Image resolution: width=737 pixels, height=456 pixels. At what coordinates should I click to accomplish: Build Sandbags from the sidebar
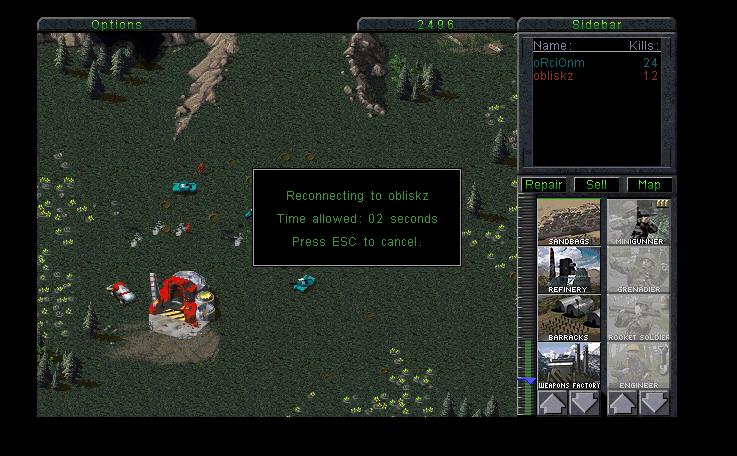click(569, 222)
